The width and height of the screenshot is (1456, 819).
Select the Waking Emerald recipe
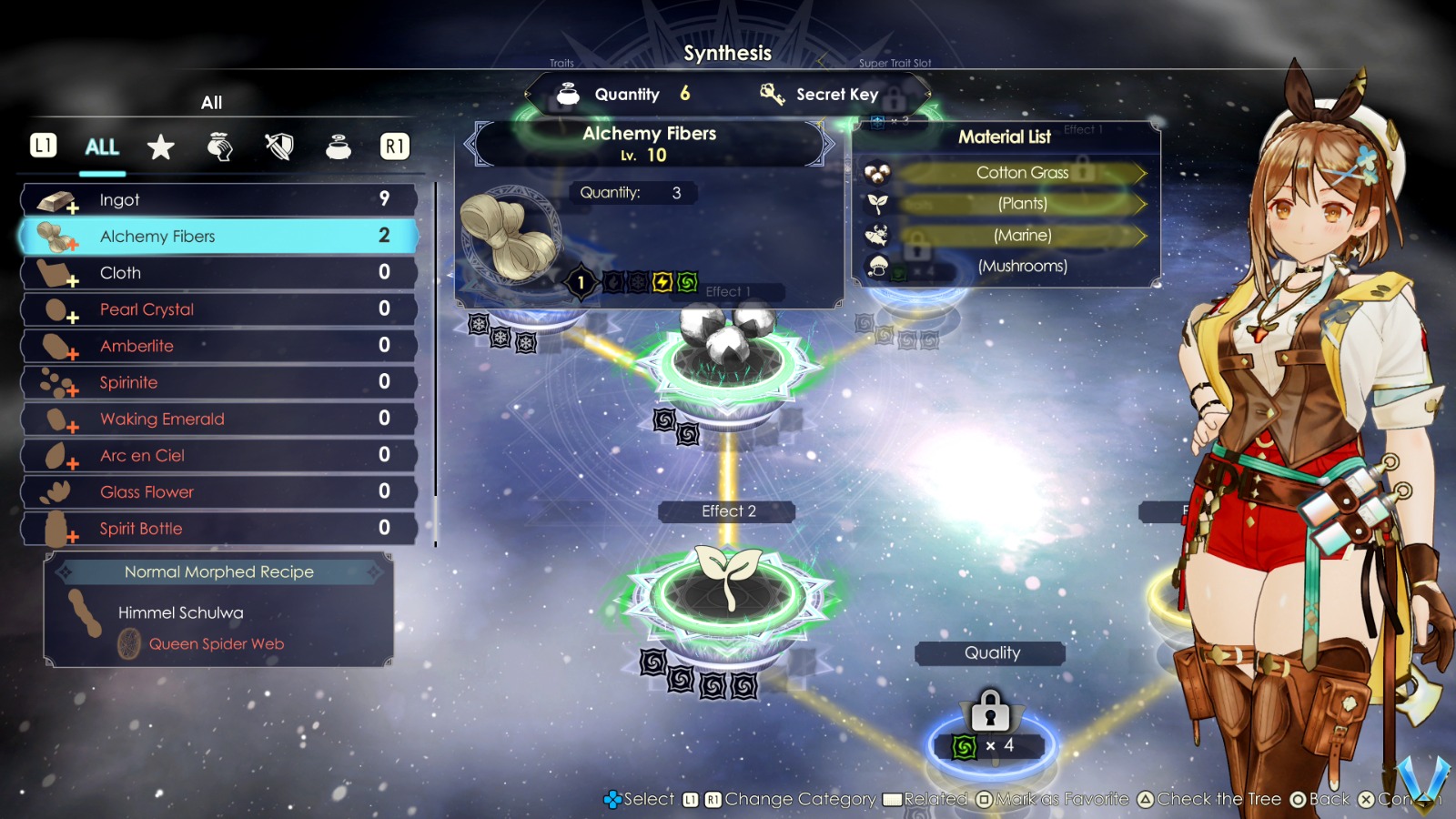tap(218, 419)
